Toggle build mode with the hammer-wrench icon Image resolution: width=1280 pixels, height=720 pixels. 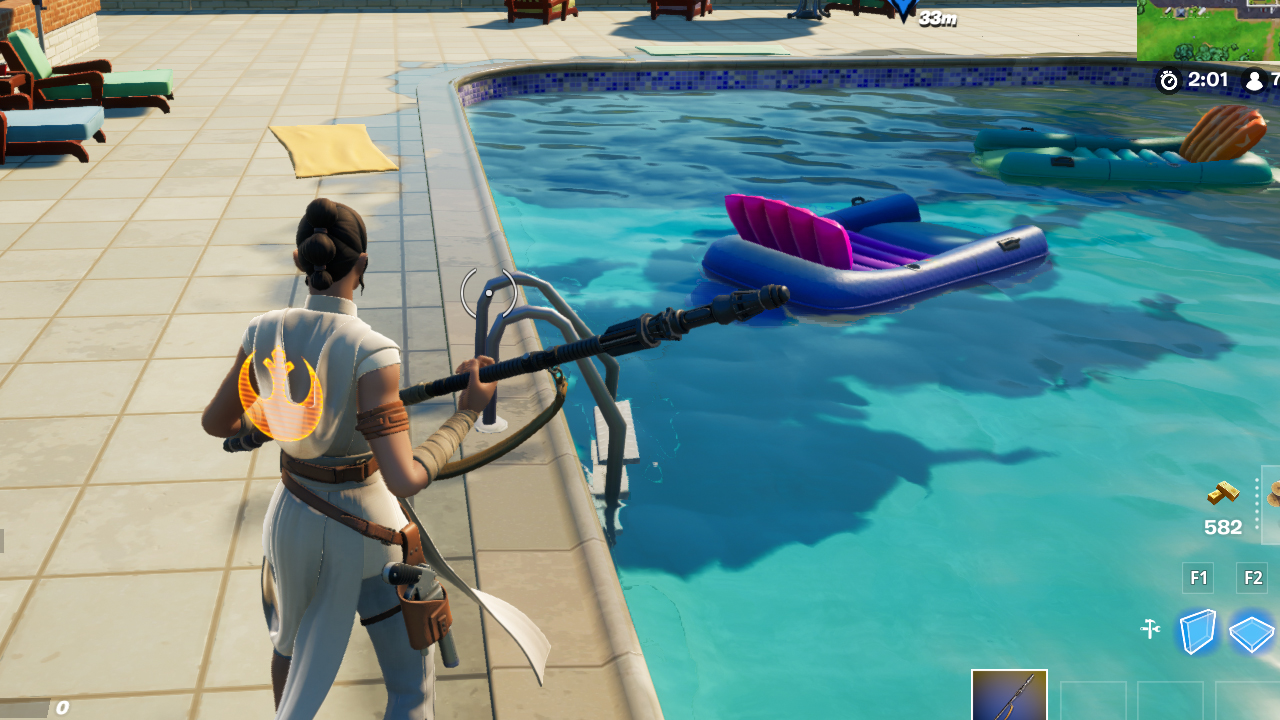[1150, 629]
